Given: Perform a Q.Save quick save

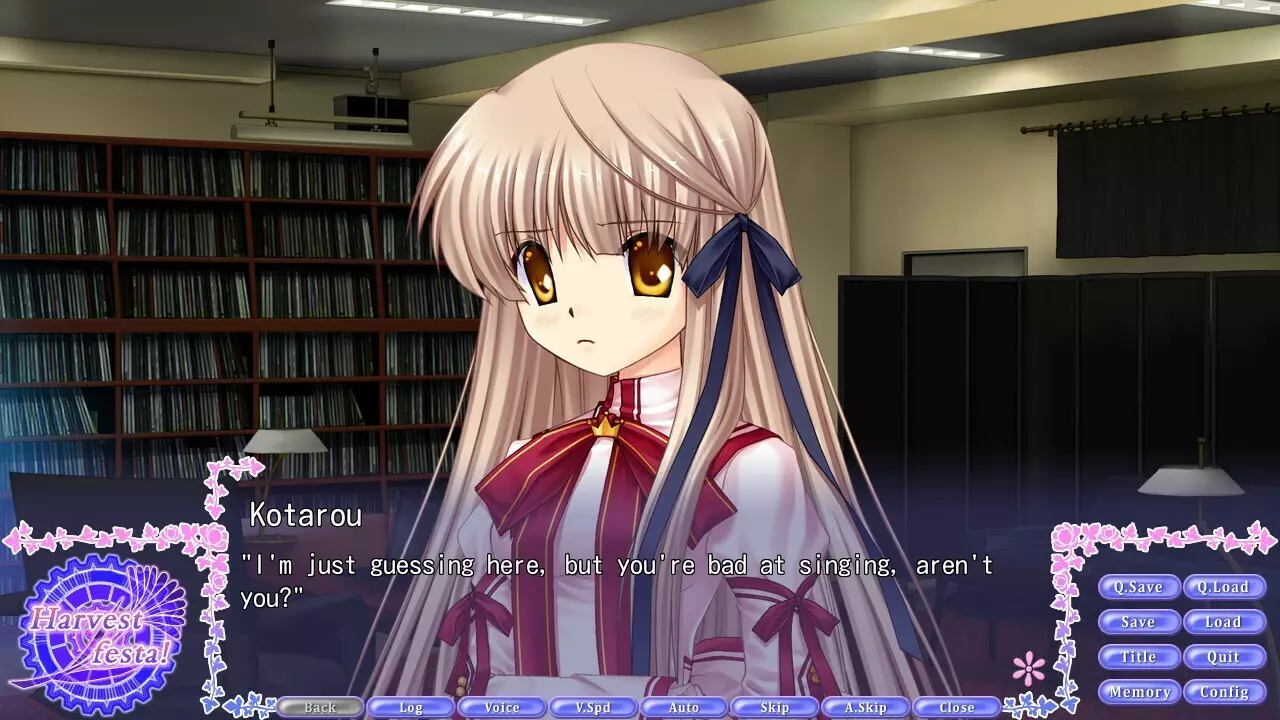Looking at the screenshot, I should tap(1140, 587).
